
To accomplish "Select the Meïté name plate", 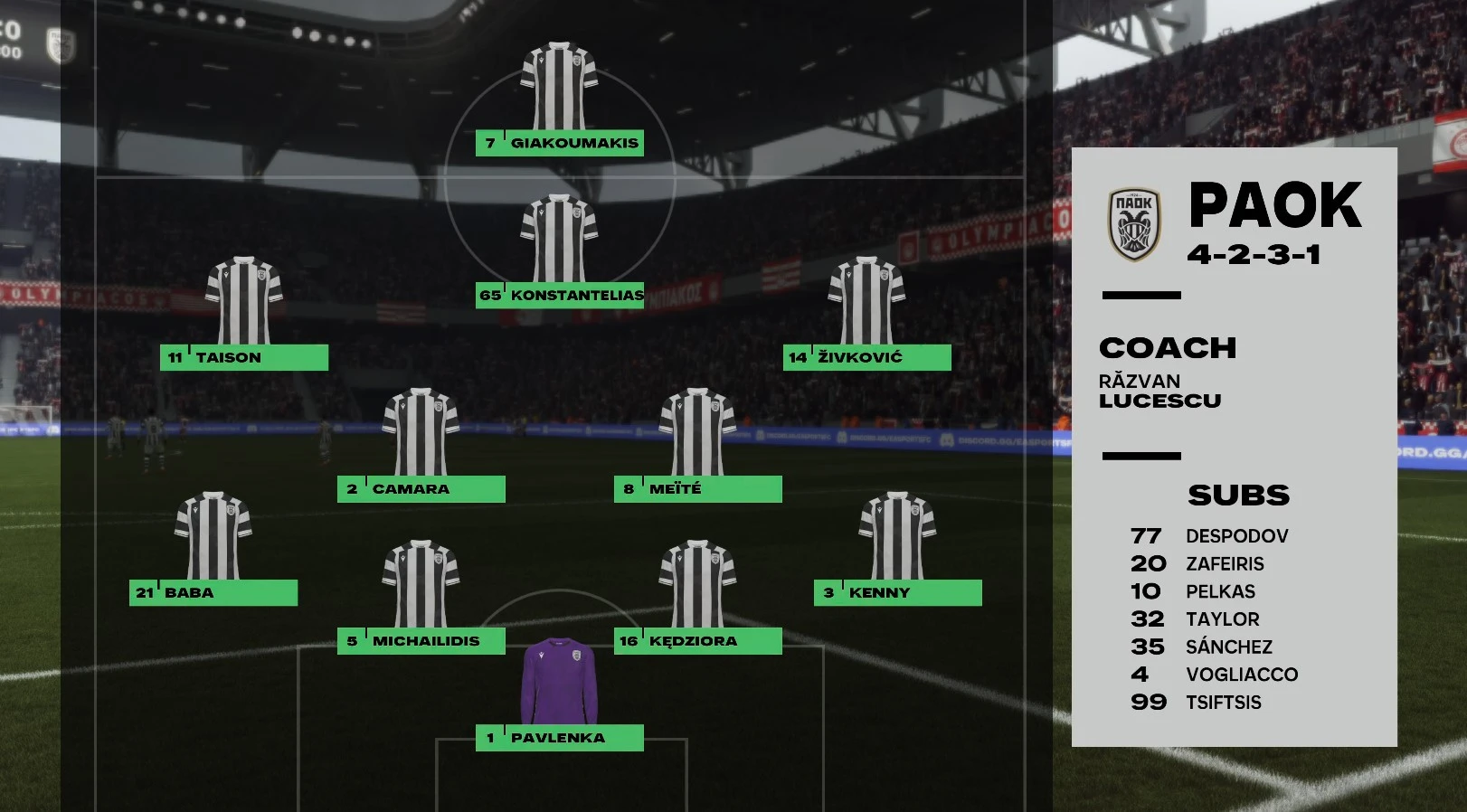I will tap(696, 487).
